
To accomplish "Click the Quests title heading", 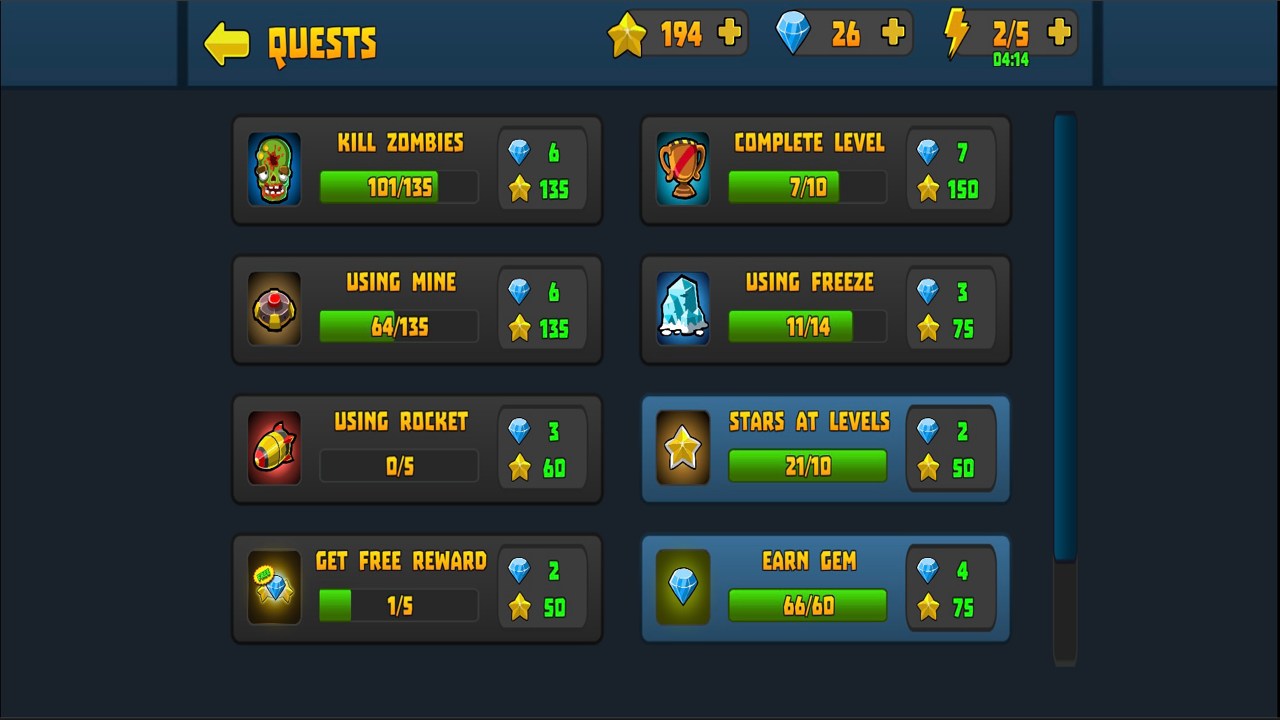I will [322, 44].
